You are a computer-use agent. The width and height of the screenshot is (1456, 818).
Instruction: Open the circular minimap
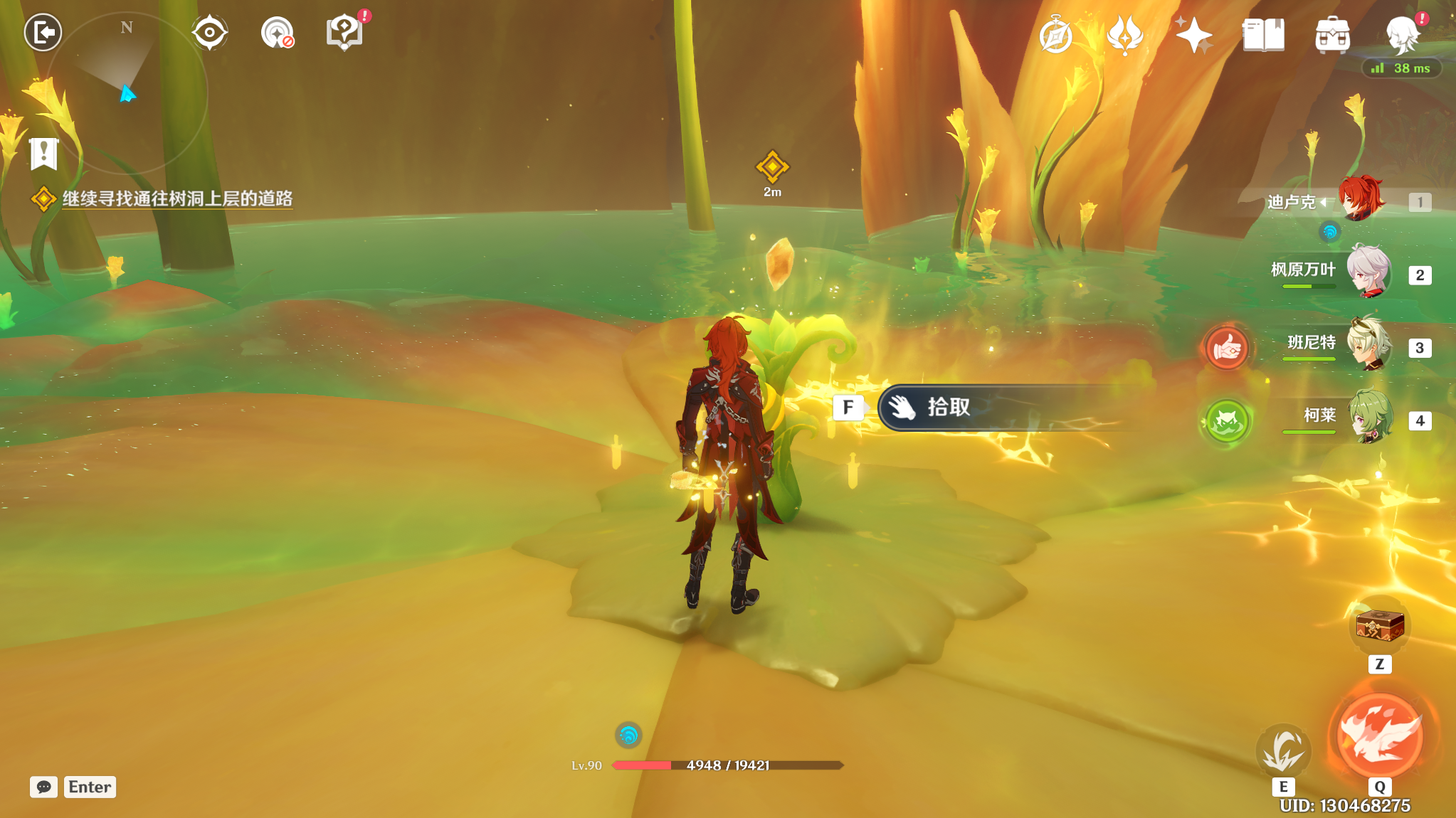(126, 92)
